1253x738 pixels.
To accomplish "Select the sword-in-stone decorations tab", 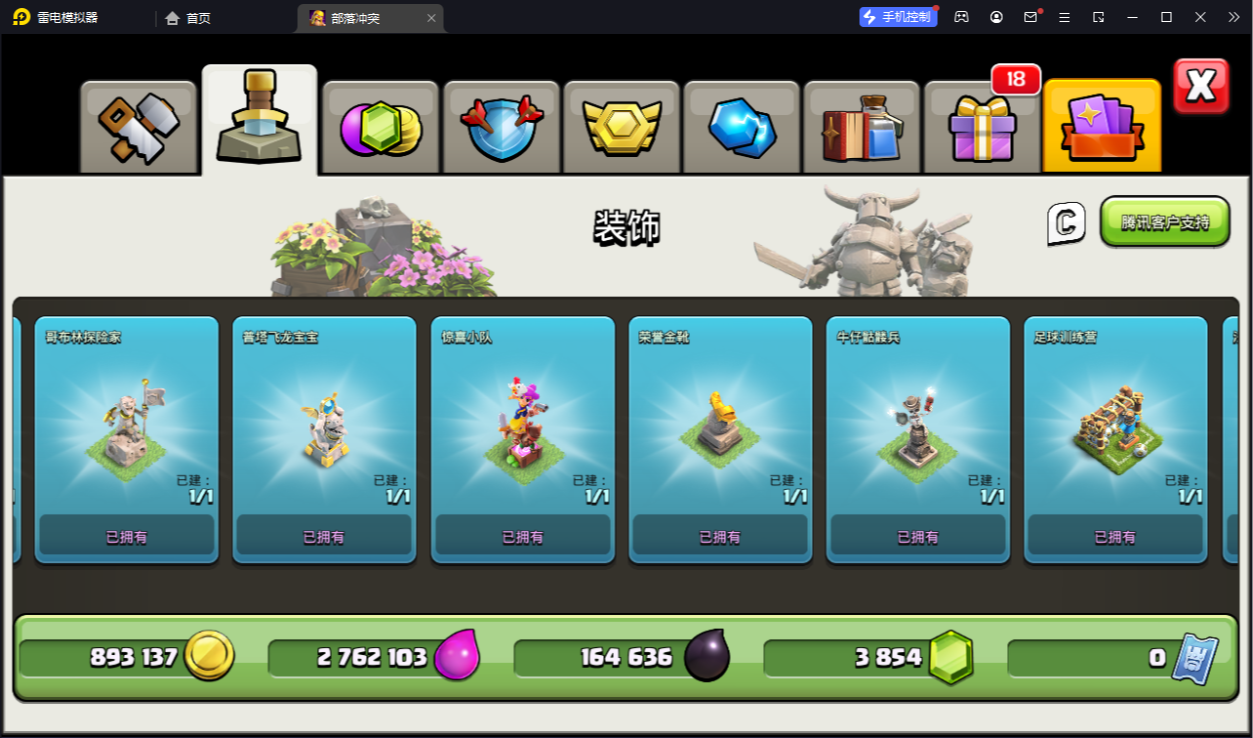I will pyautogui.click(x=259, y=120).
